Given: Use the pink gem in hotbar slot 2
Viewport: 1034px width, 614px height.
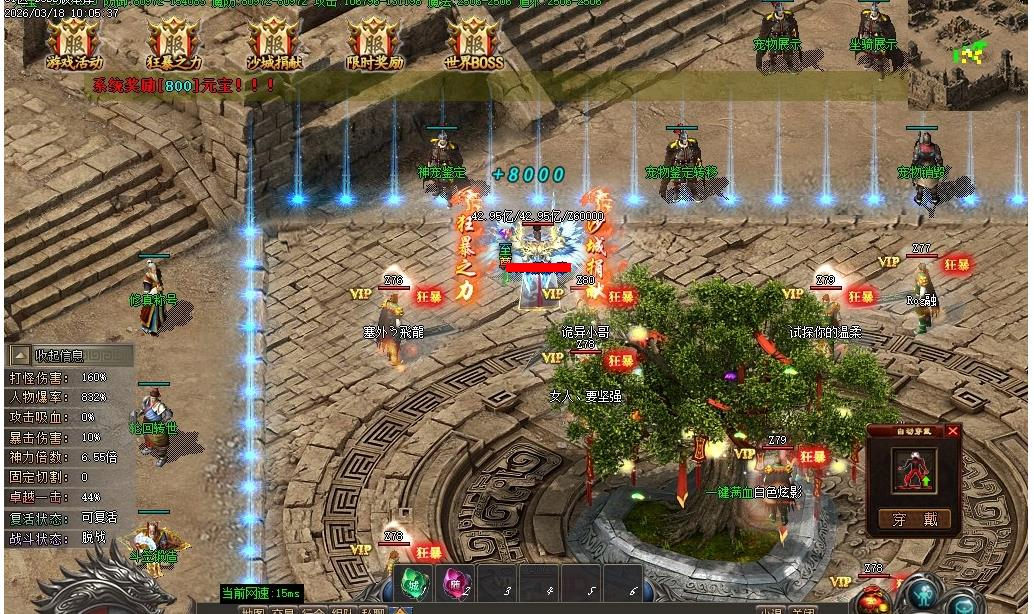Looking at the screenshot, I should click(x=455, y=584).
